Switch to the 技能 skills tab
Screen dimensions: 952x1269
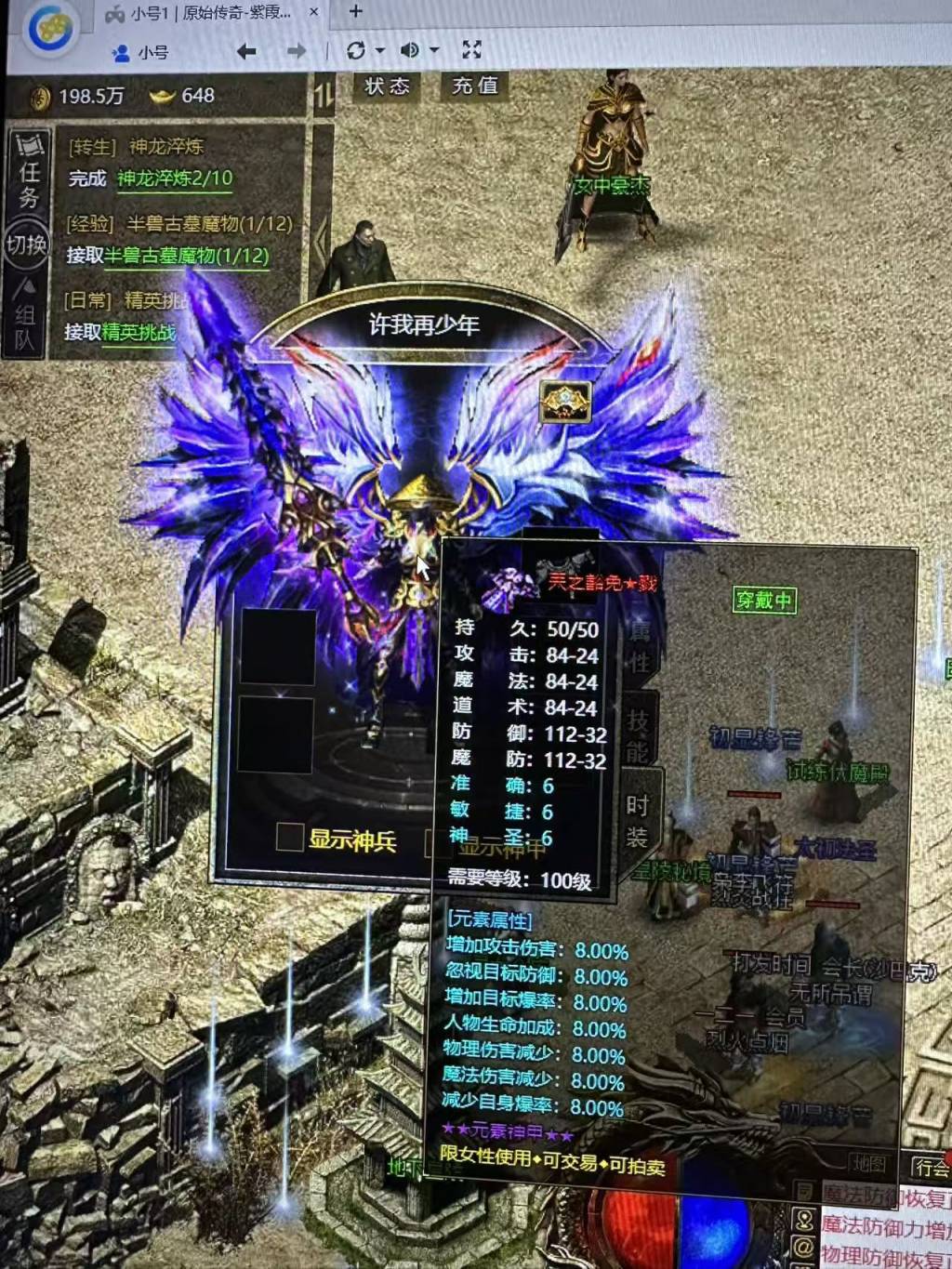(637, 734)
